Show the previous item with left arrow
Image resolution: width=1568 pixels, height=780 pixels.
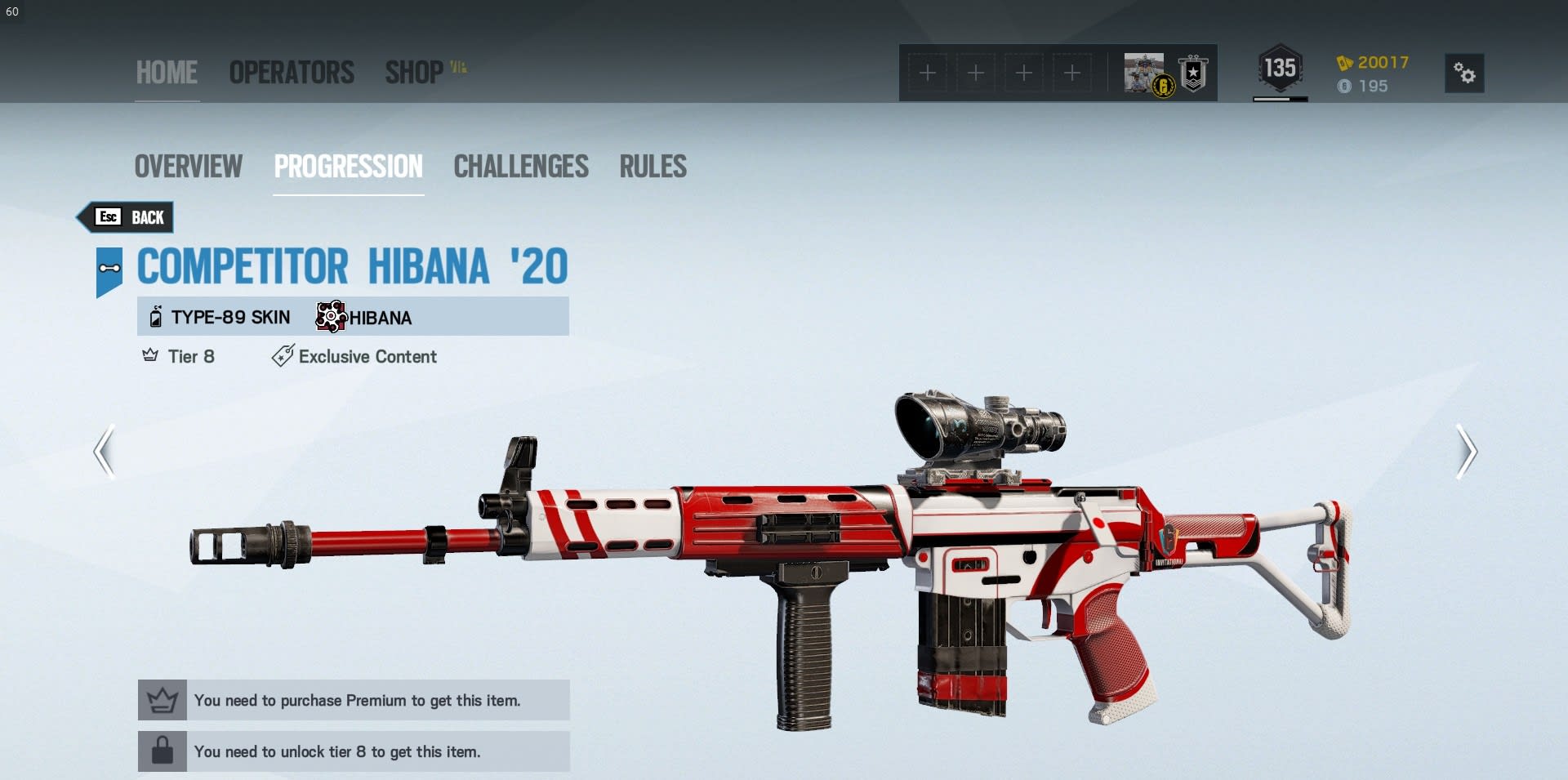click(x=105, y=451)
